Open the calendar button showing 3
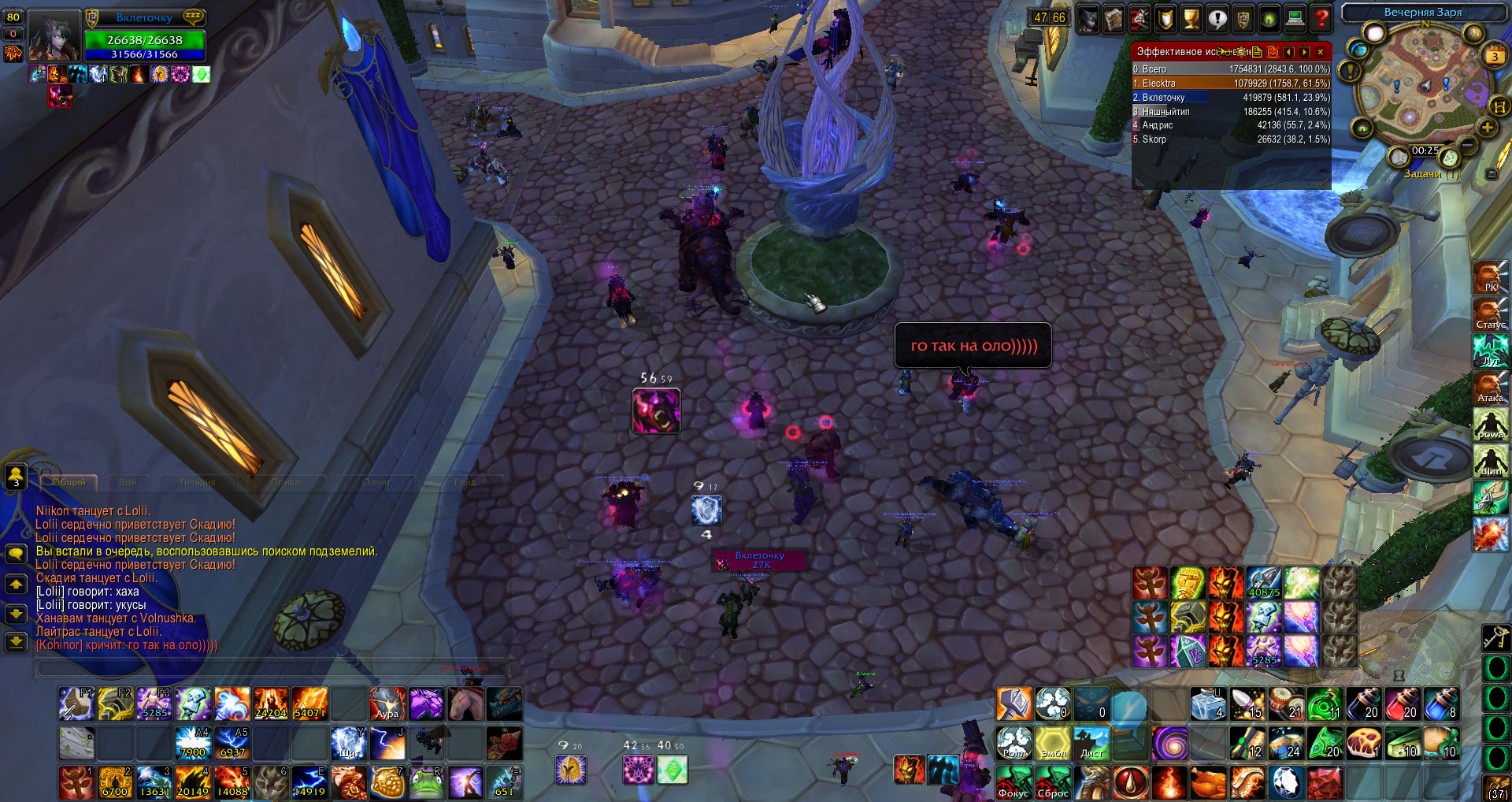 click(x=1494, y=56)
